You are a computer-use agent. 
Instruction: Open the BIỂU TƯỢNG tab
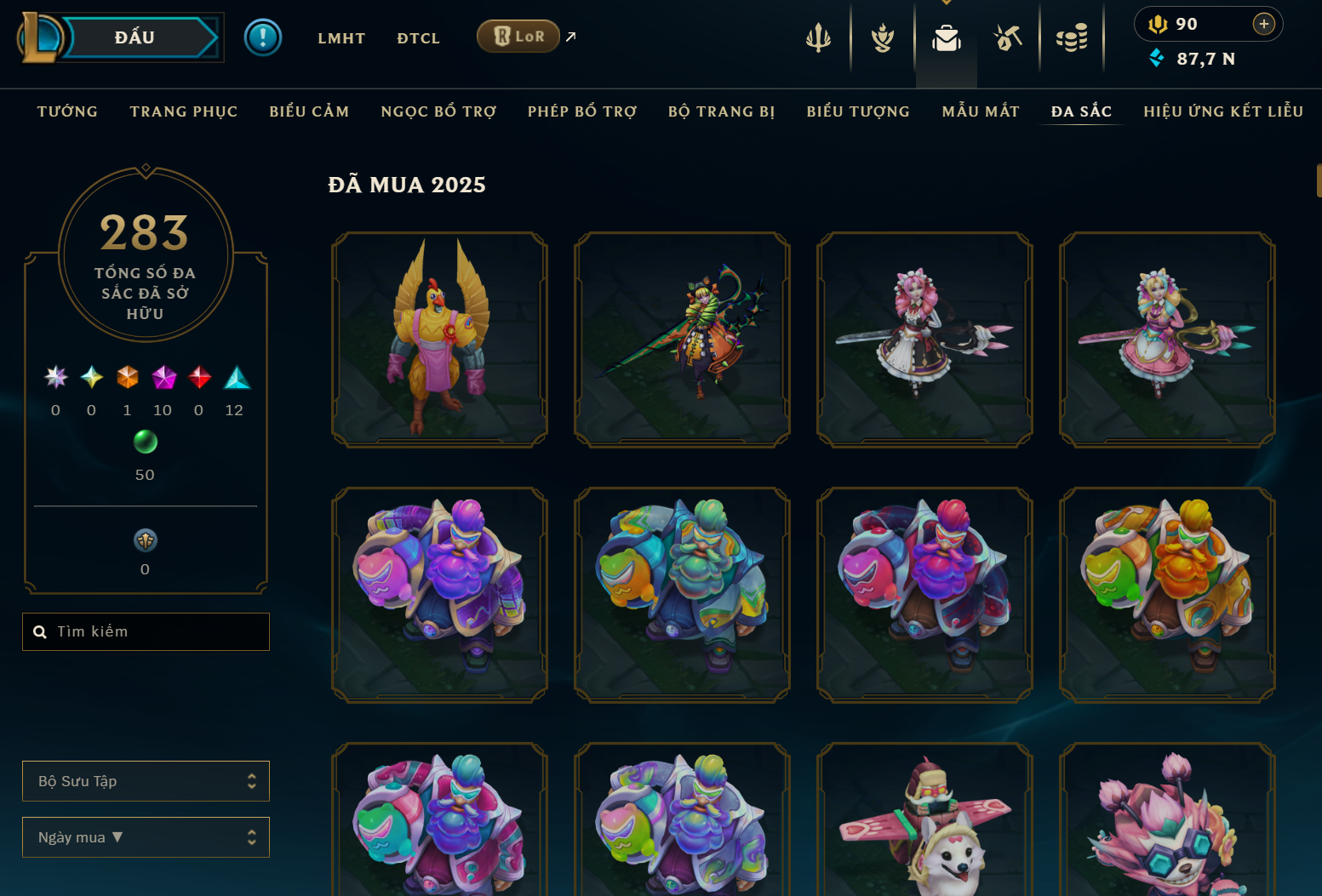coord(858,111)
